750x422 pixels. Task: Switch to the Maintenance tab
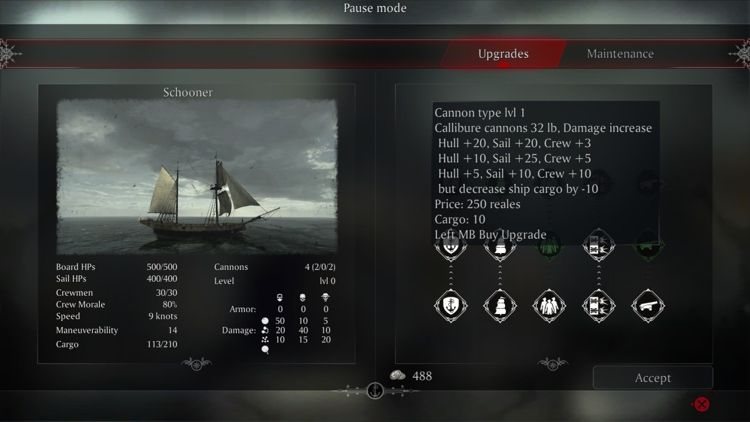click(x=620, y=54)
